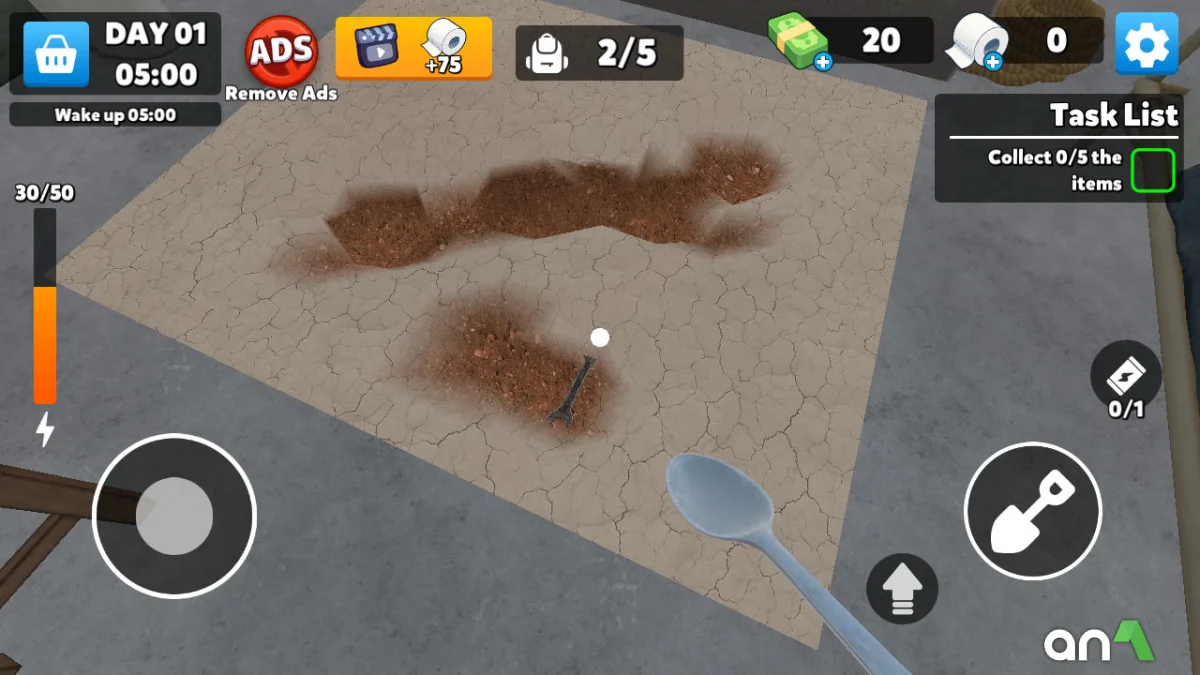Screen dimensions: 1200x675
Task: Open the gear settings menu
Action: pyautogui.click(x=1146, y=43)
